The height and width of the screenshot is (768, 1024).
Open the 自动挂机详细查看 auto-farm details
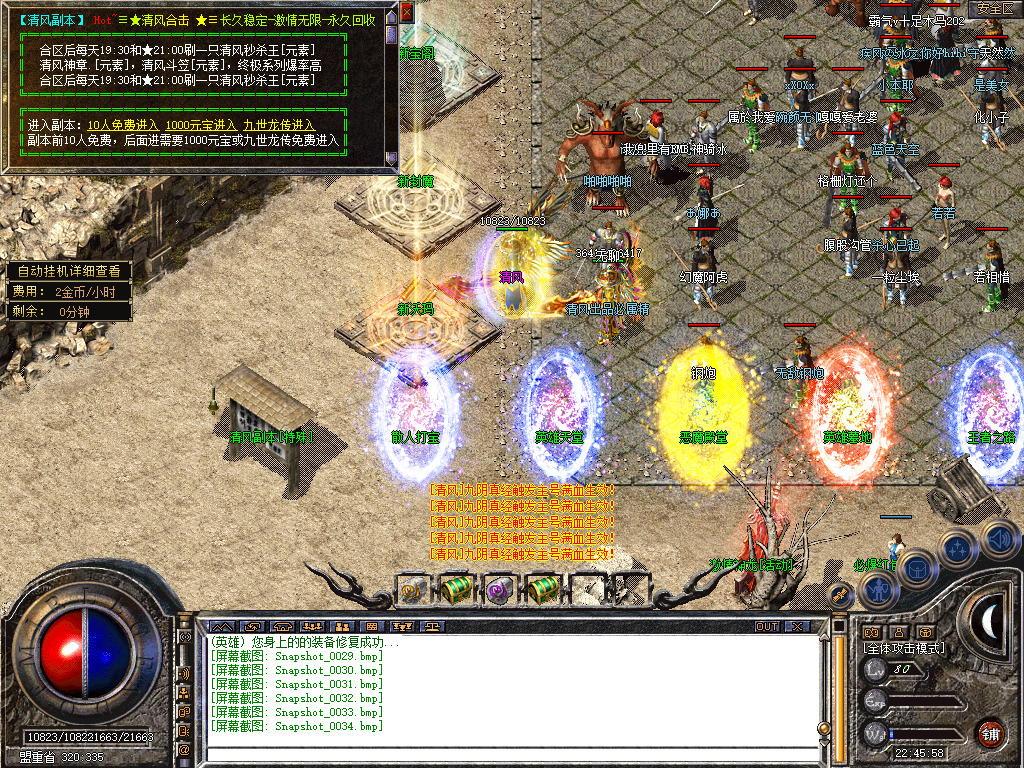point(68,270)
